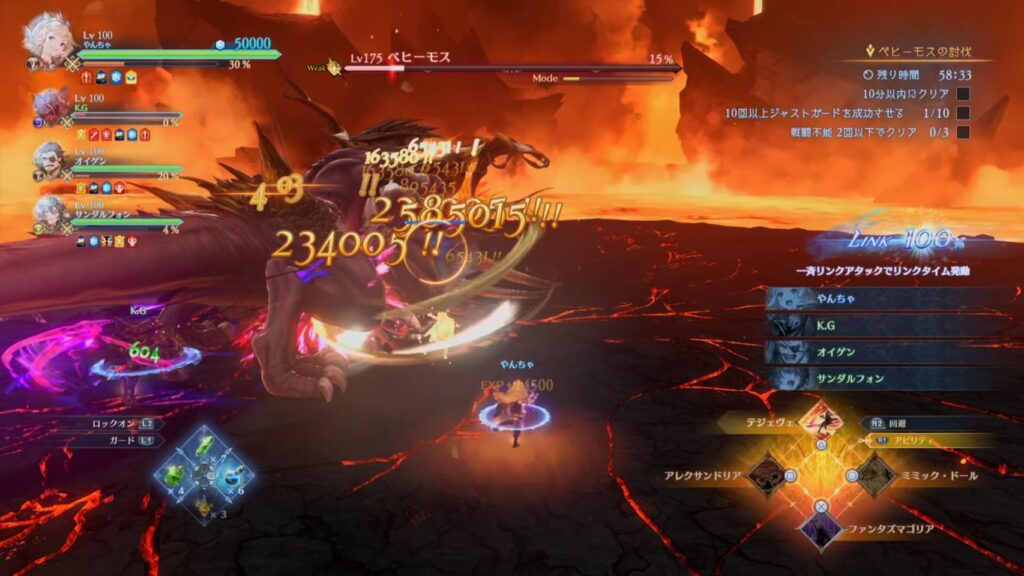Select オイゲン's portrait in the party list
The image size is (1024, 576).
(x=50, y=159)
